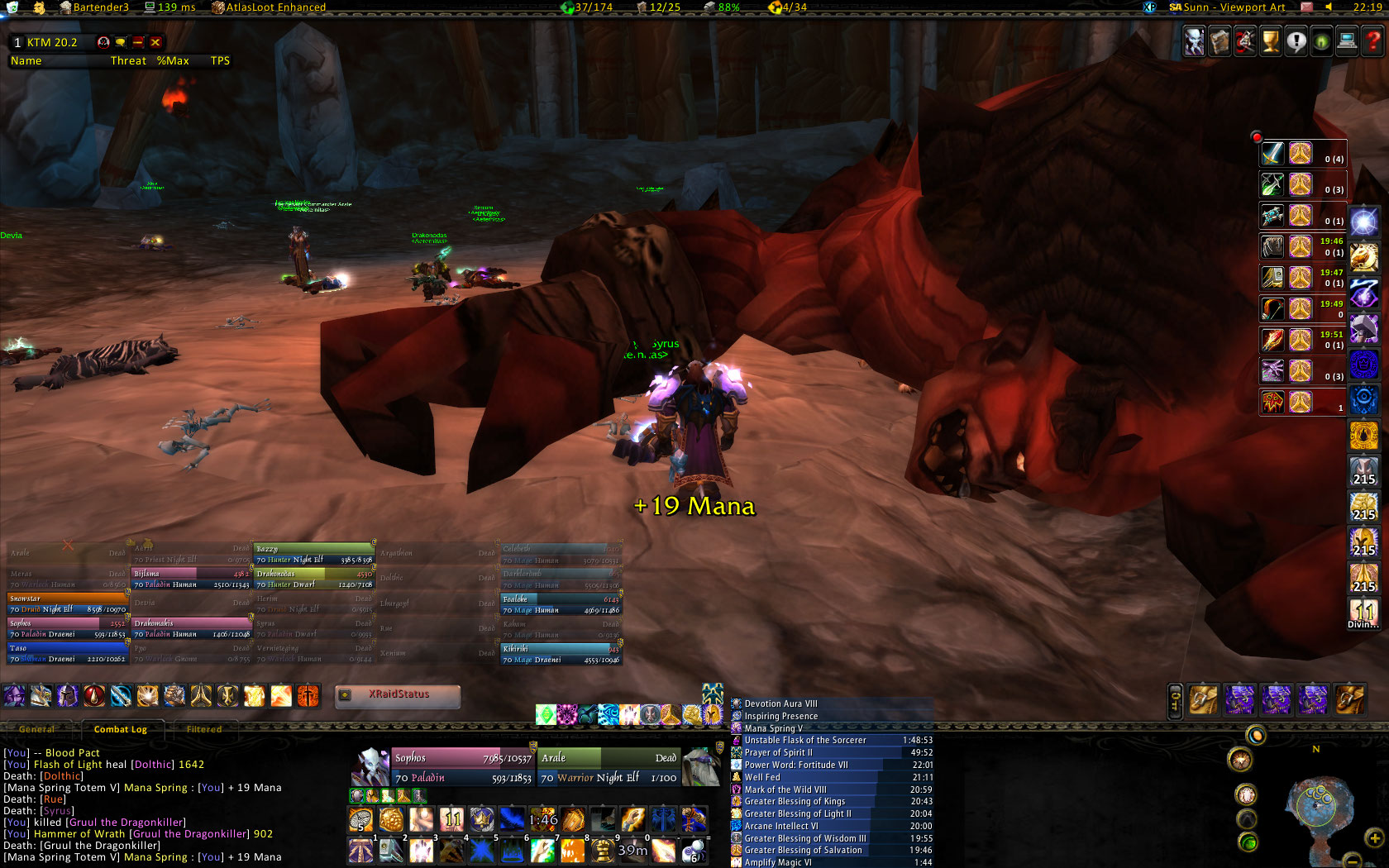The height and width of the screenshot is (868, 1389).
Task: Select the Combat Log tab
Action: pos(121,729)
